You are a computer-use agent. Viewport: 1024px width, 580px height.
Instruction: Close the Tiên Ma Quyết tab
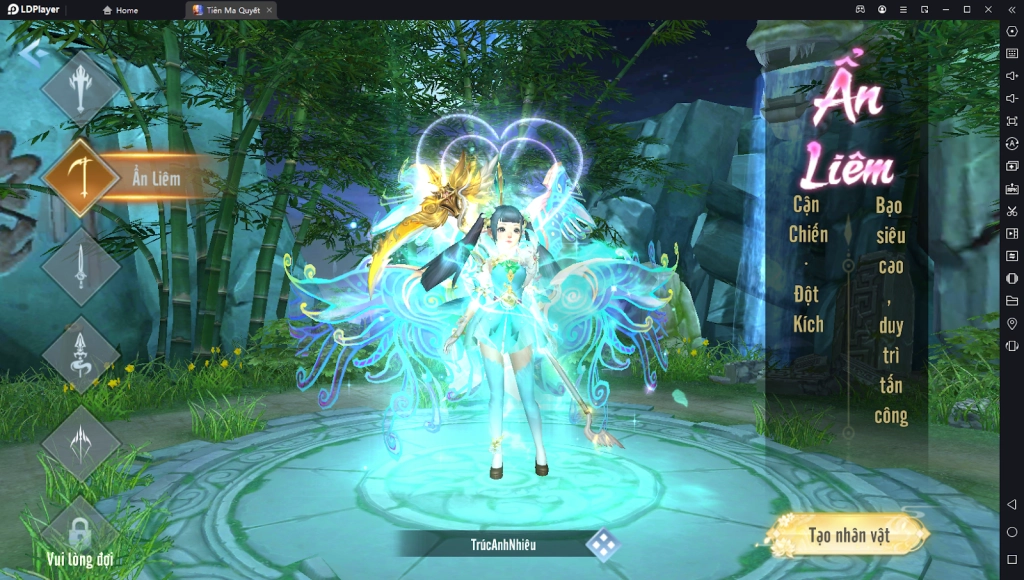[269, 10]
